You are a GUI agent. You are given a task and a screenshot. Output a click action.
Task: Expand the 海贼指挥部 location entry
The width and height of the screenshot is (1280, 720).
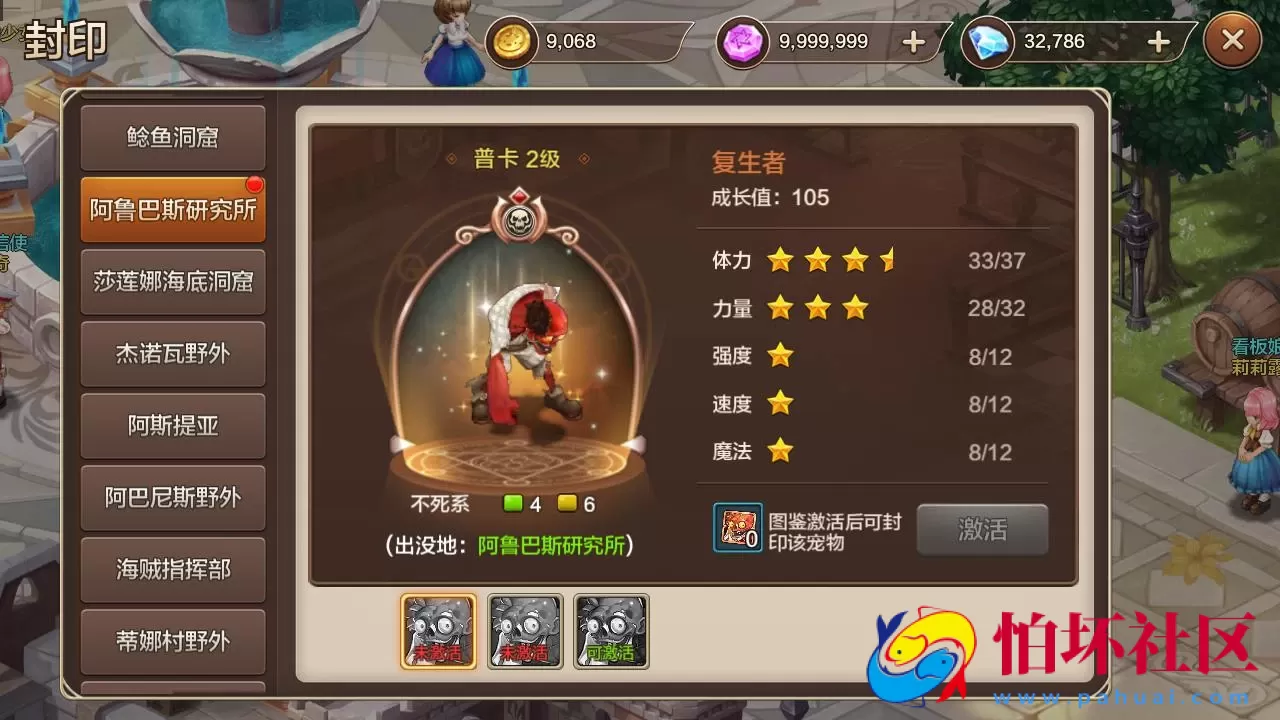tap(172, 570)
